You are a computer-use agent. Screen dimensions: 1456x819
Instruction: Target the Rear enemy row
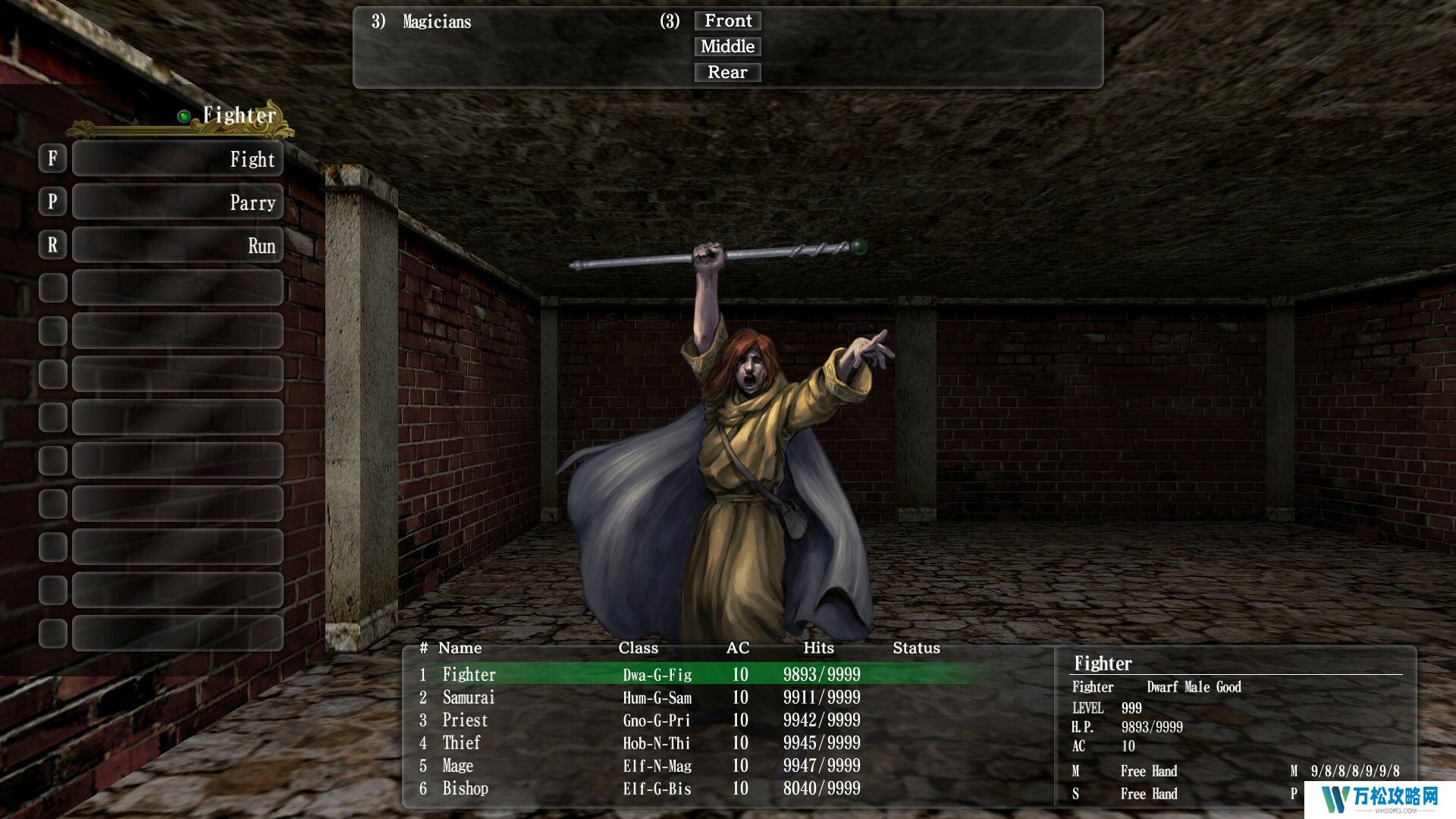(x=727, y=73)
